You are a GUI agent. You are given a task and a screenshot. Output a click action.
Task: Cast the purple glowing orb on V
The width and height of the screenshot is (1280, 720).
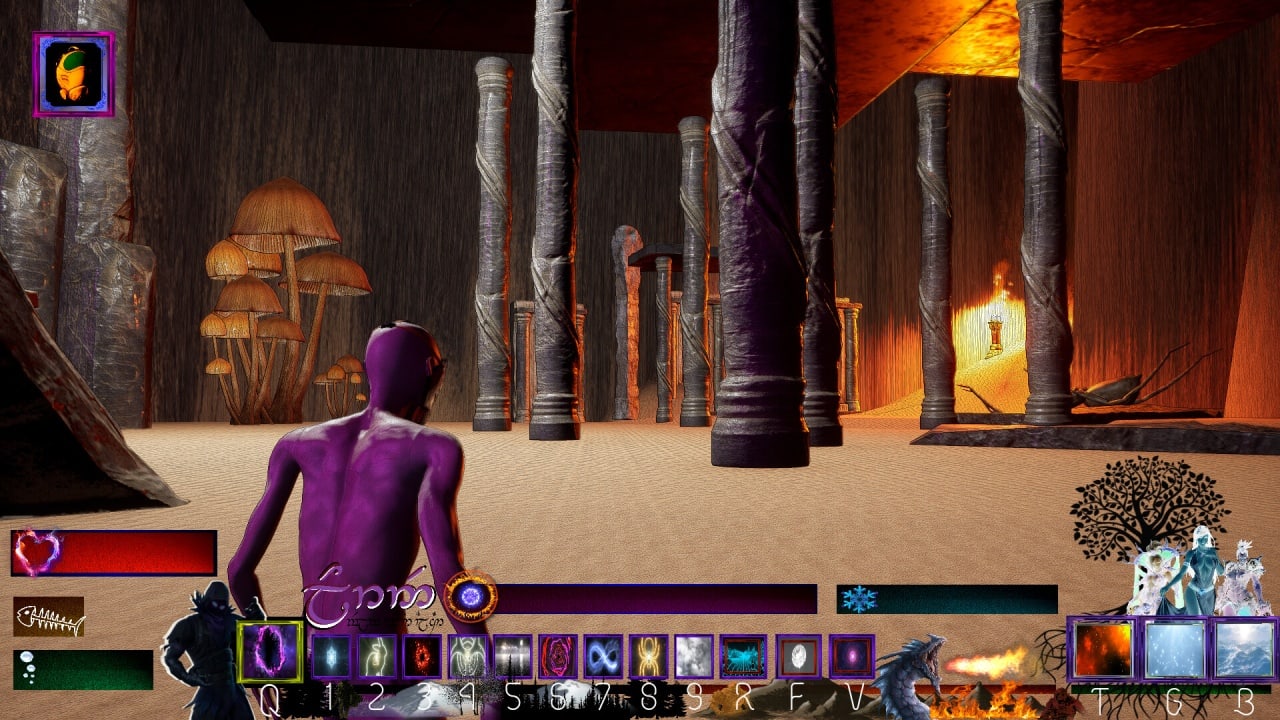click(851, 656)
